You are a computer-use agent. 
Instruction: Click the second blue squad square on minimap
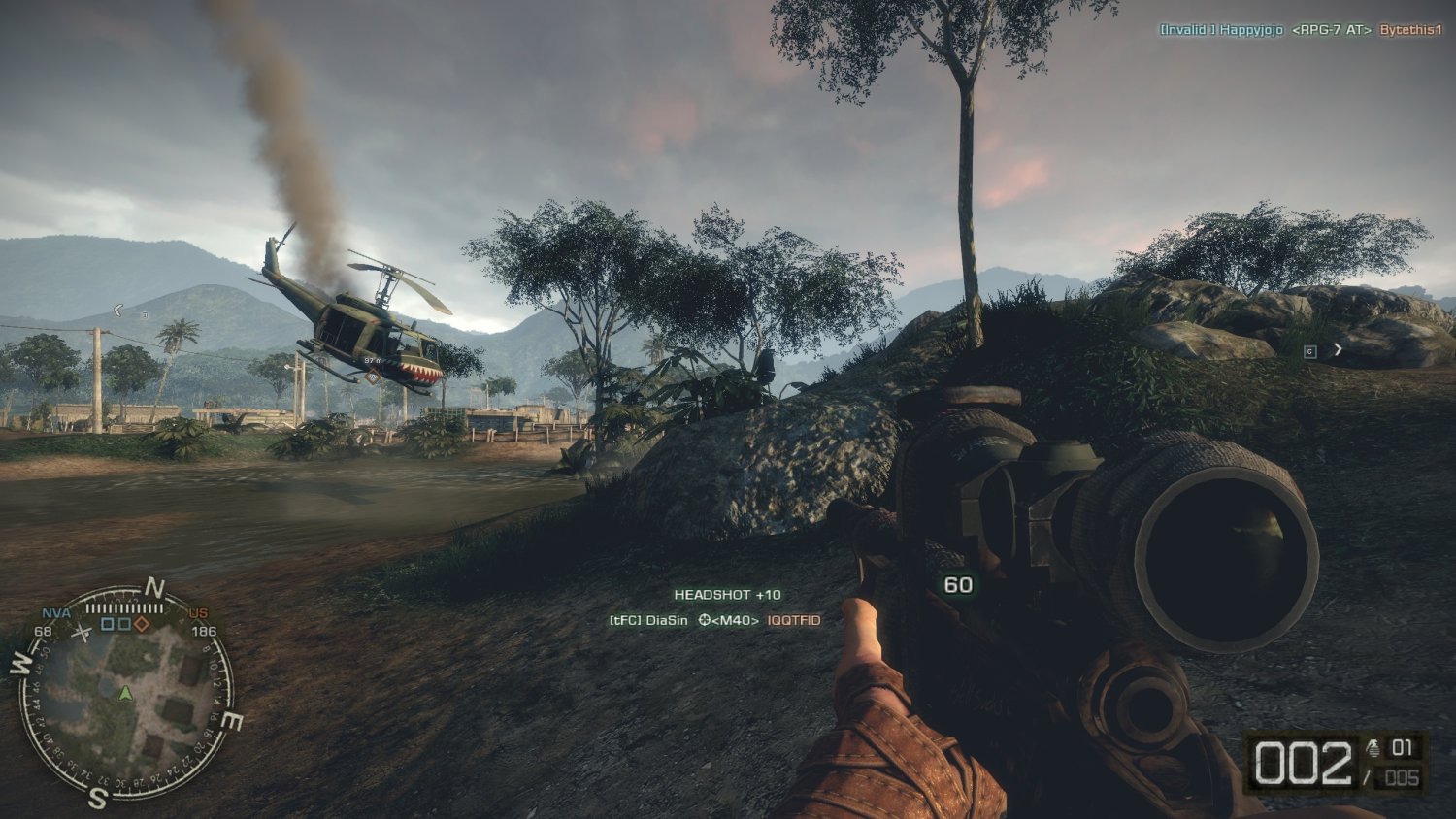click(x=124, y=624)
